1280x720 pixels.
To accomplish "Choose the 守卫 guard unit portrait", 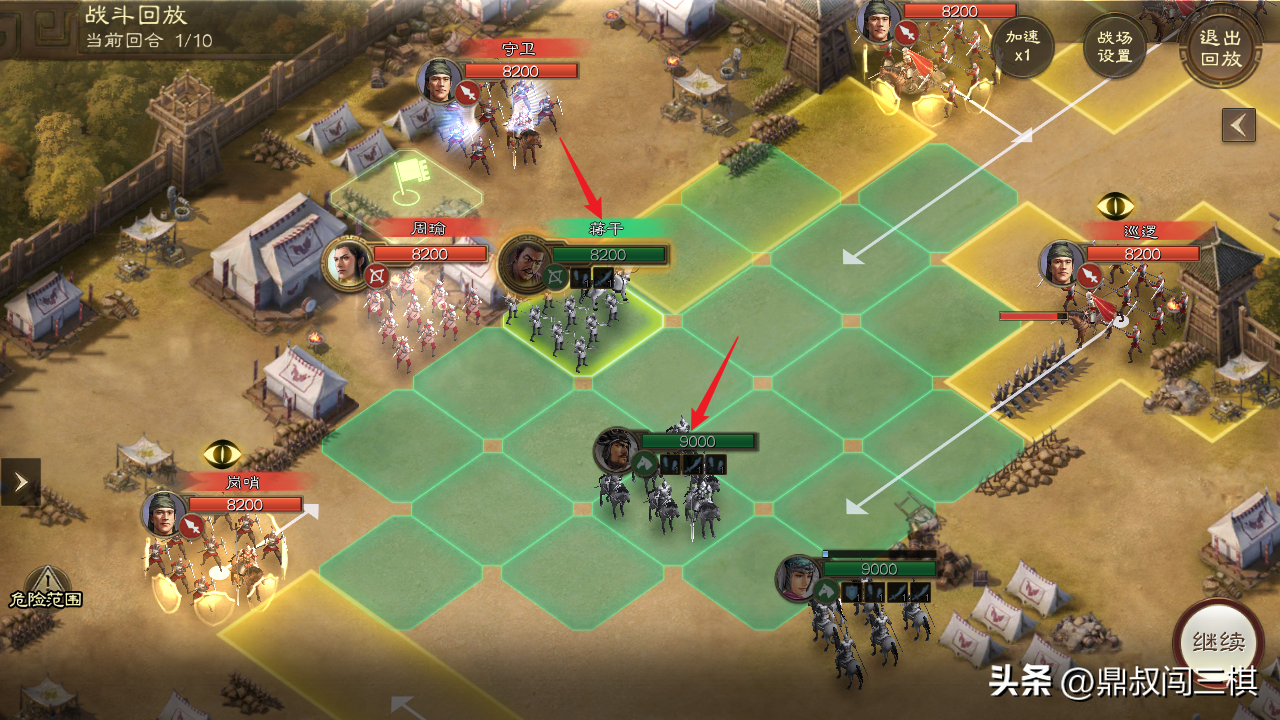I will pos(439,80).
